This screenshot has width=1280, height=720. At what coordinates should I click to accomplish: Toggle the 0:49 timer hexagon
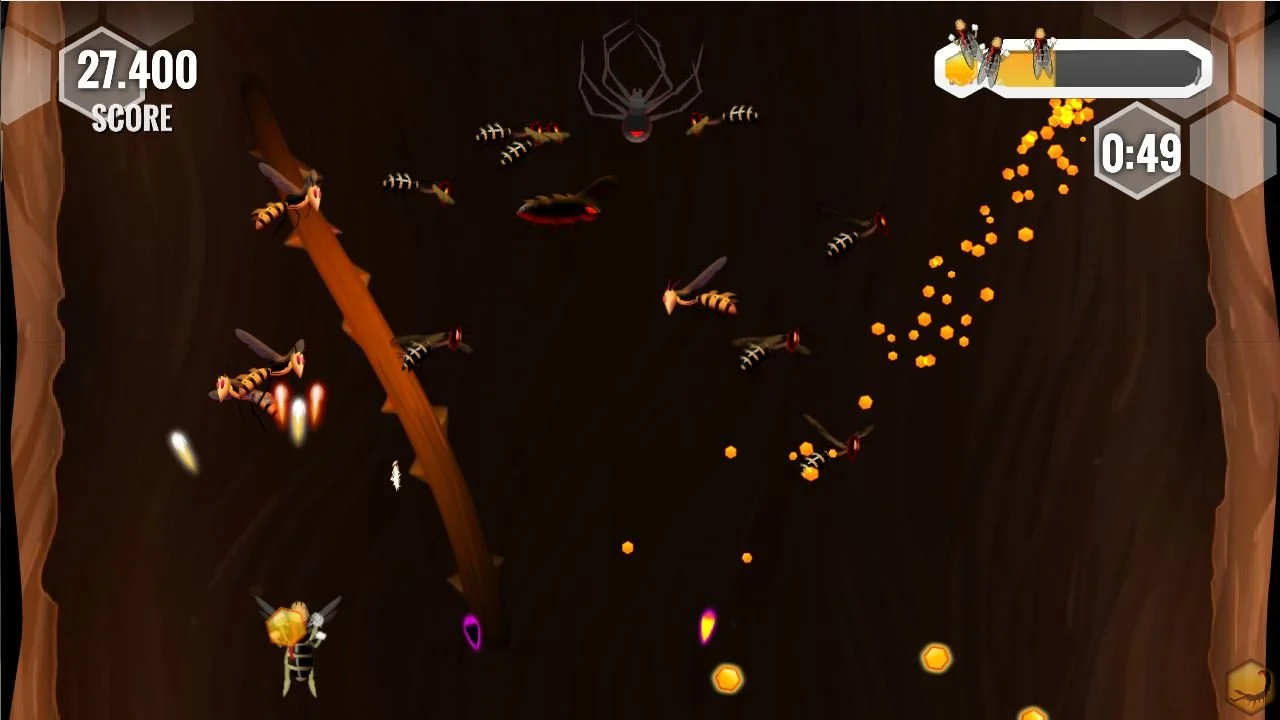click(x=1137, y=152)
